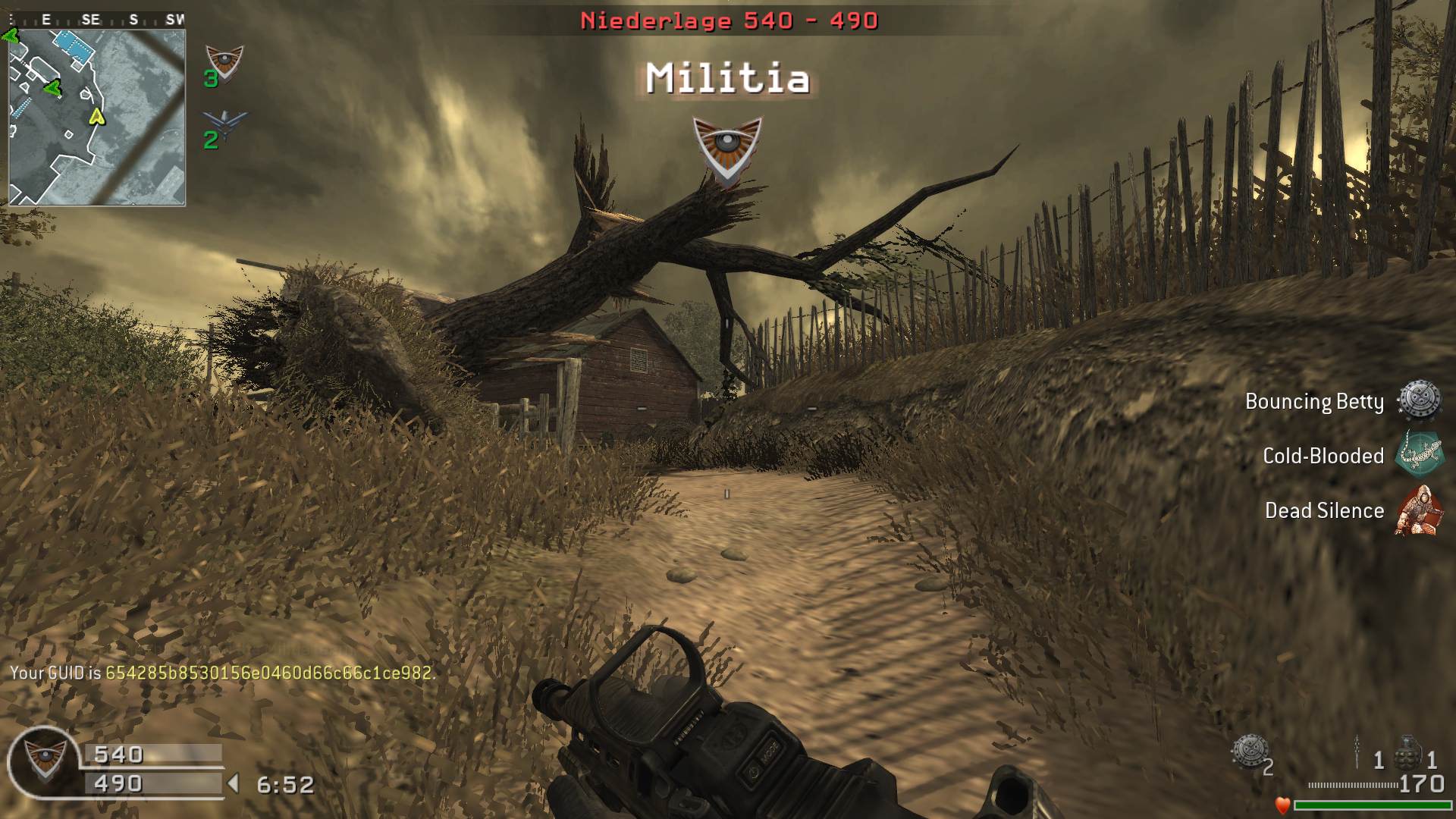The height and width of the screenshot is (819, 1456).
Task: Select the Militia emblem with three players
Action: 224,62
